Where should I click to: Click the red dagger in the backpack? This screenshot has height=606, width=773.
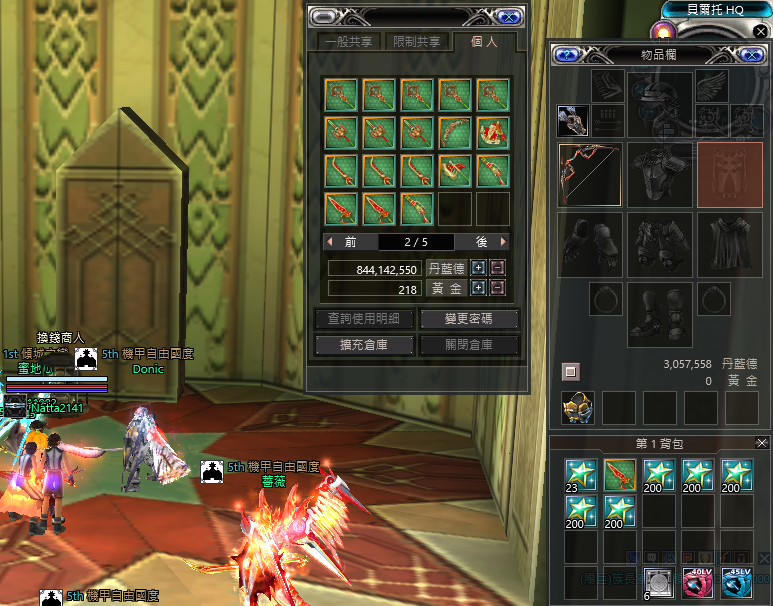pos(619,474)
